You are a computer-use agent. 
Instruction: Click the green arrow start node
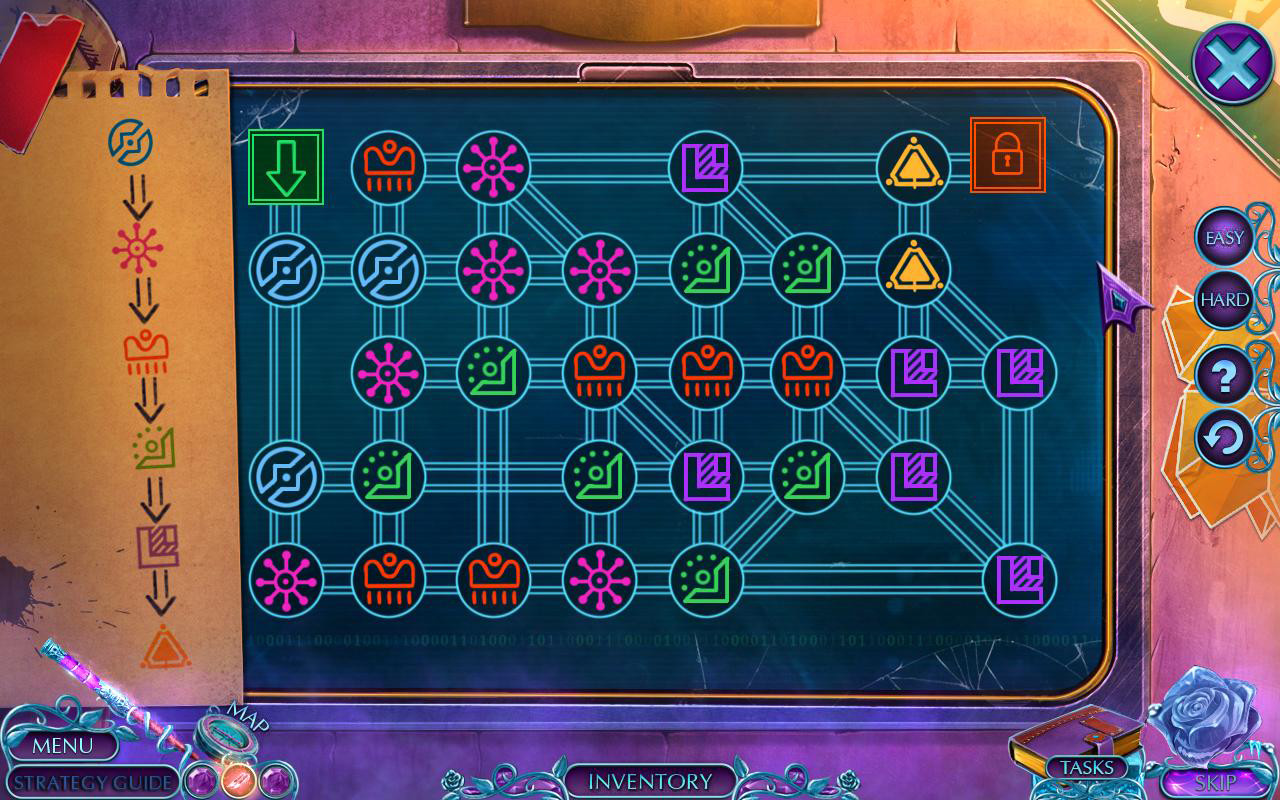point(287,165)
